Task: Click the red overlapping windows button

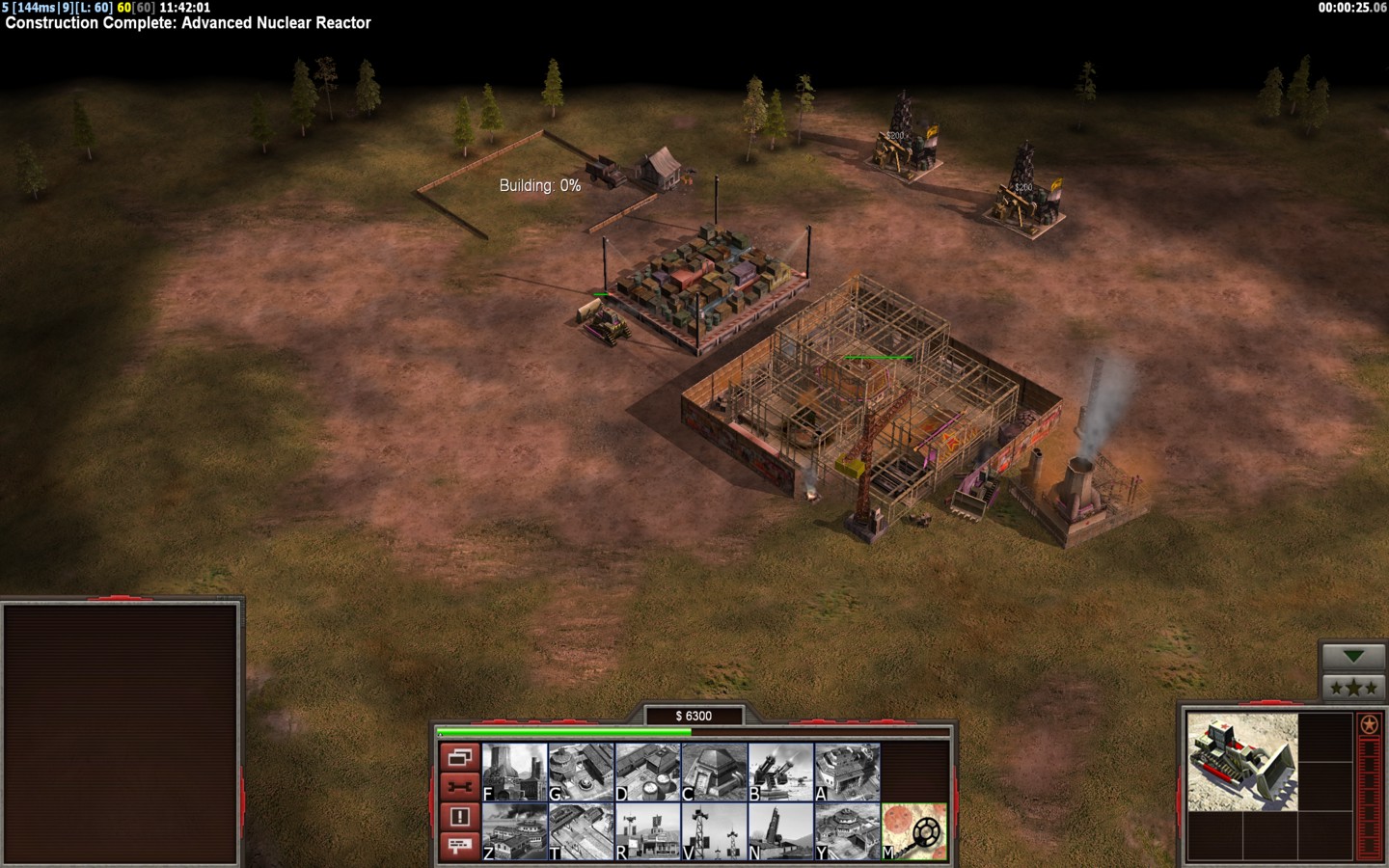Action: (459, 757)
